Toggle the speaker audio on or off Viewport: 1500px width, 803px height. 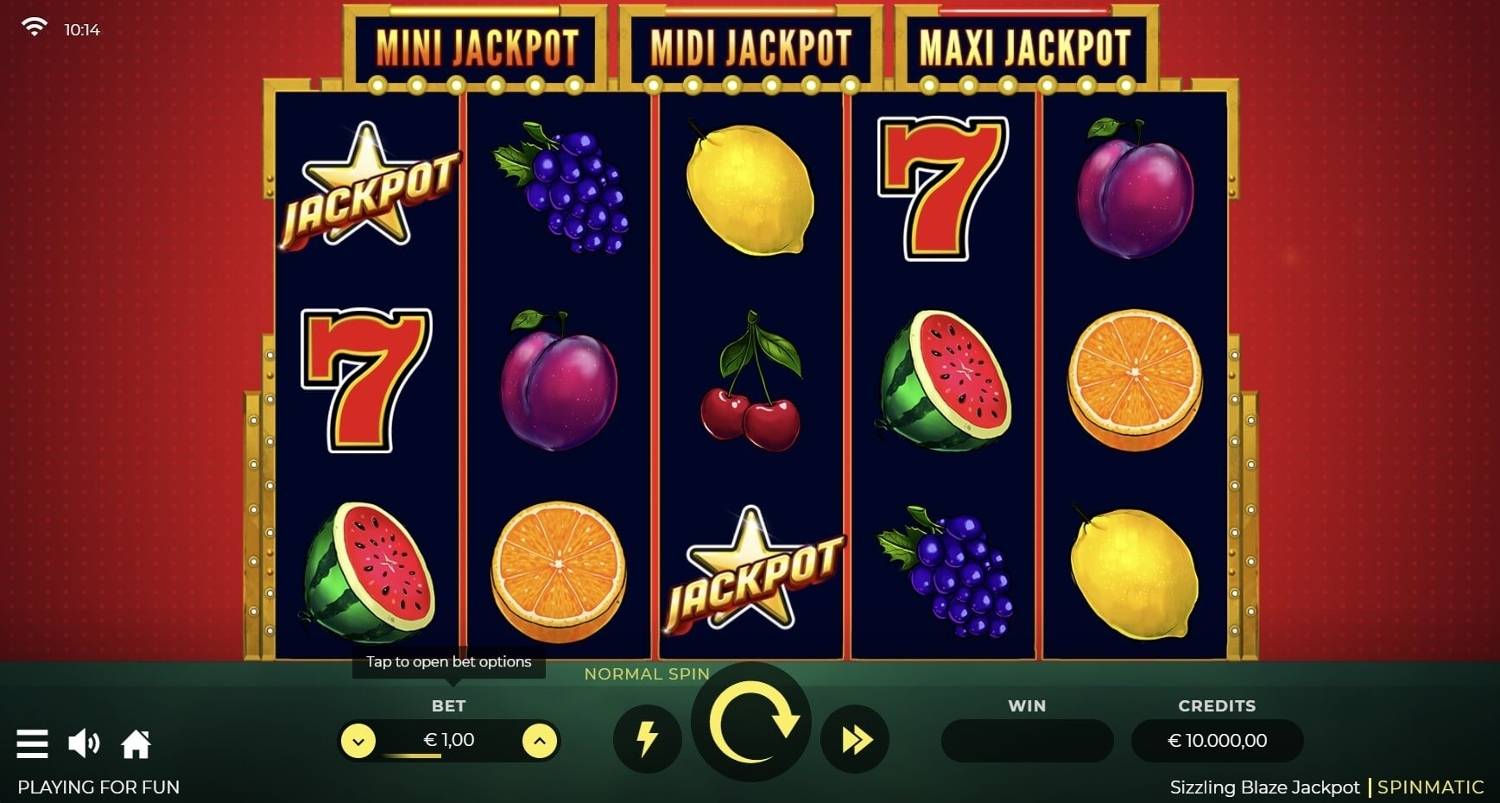[85, 742]
